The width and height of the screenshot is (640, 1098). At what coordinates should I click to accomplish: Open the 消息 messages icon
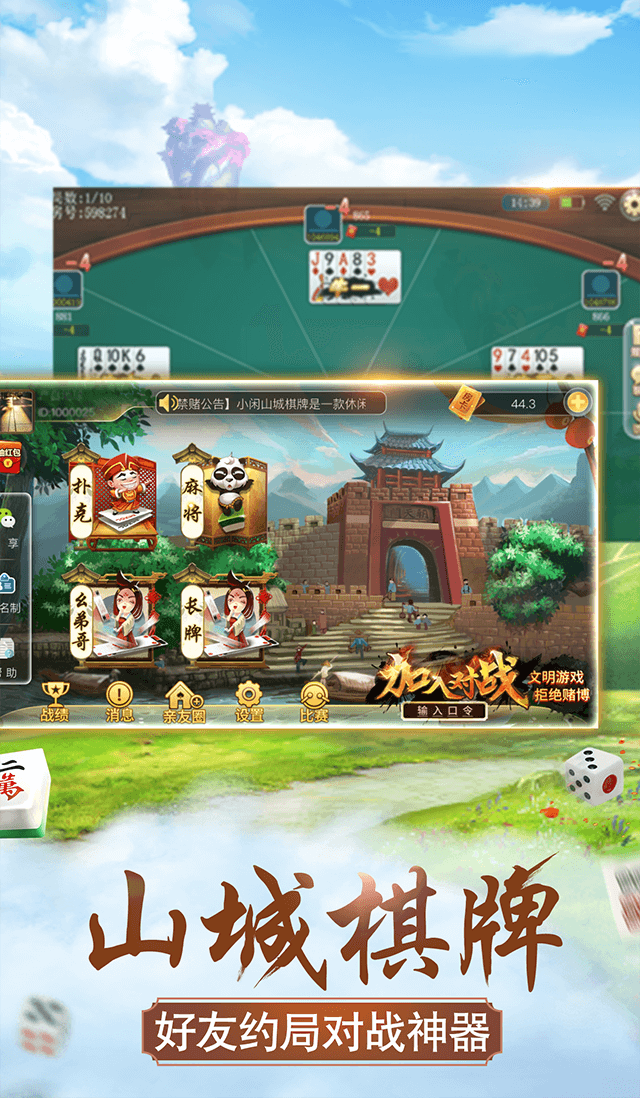(x=119, y=700)
